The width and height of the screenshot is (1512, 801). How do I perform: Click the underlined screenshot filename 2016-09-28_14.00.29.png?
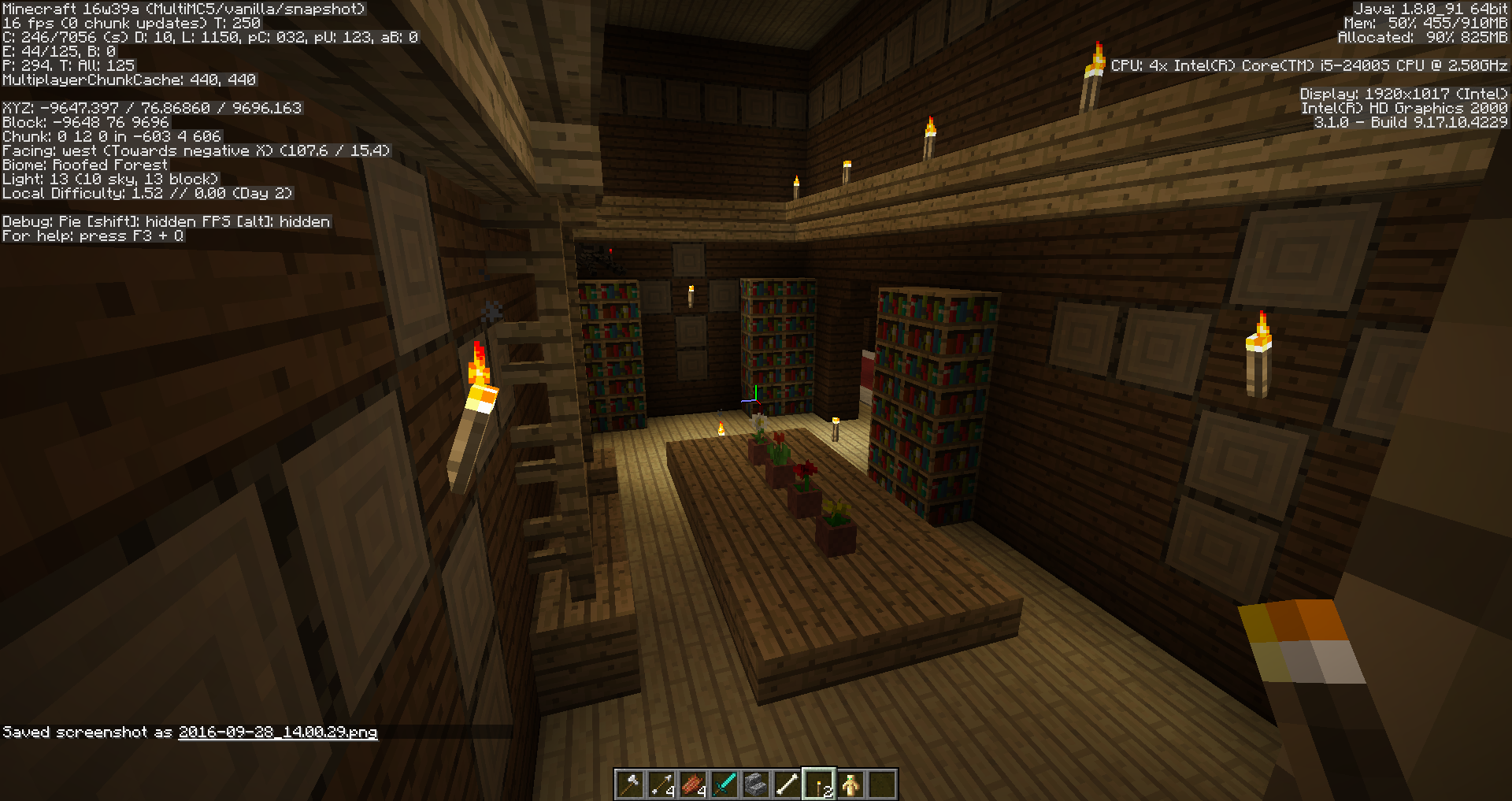[x=277, y=733]
